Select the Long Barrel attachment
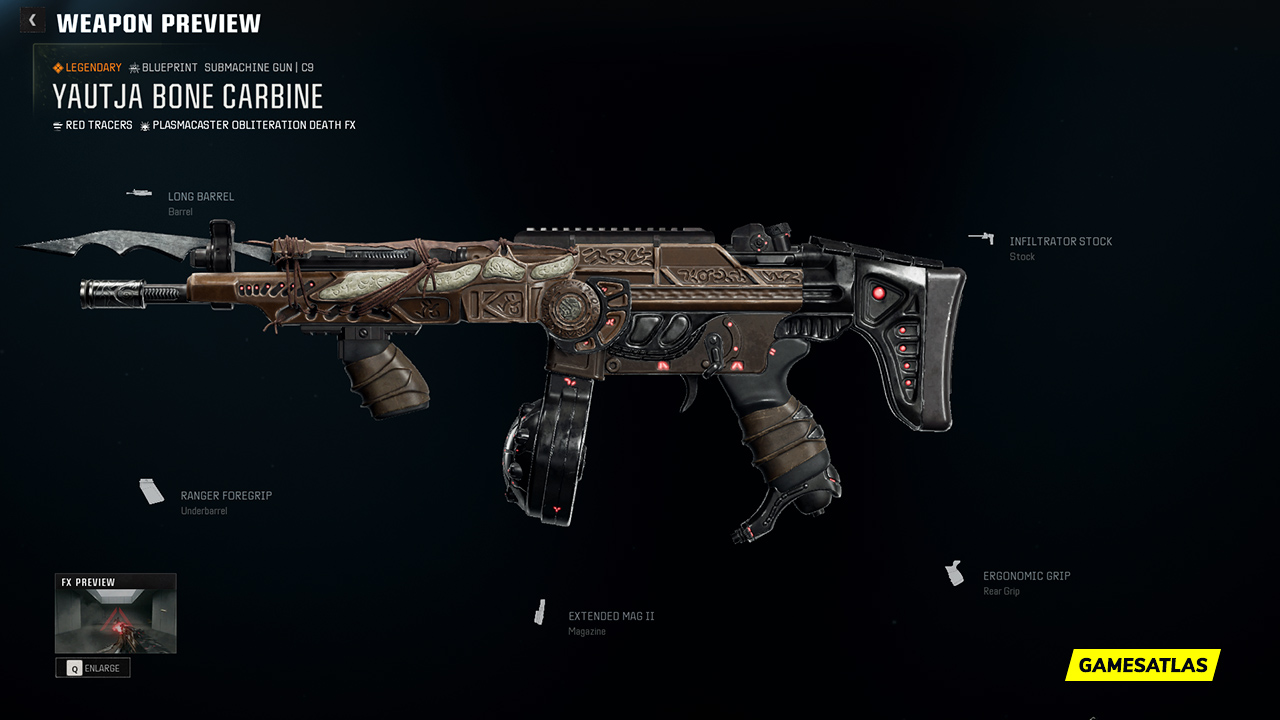The height and width of the screenshot is (720, 1280). click(200, 197)
